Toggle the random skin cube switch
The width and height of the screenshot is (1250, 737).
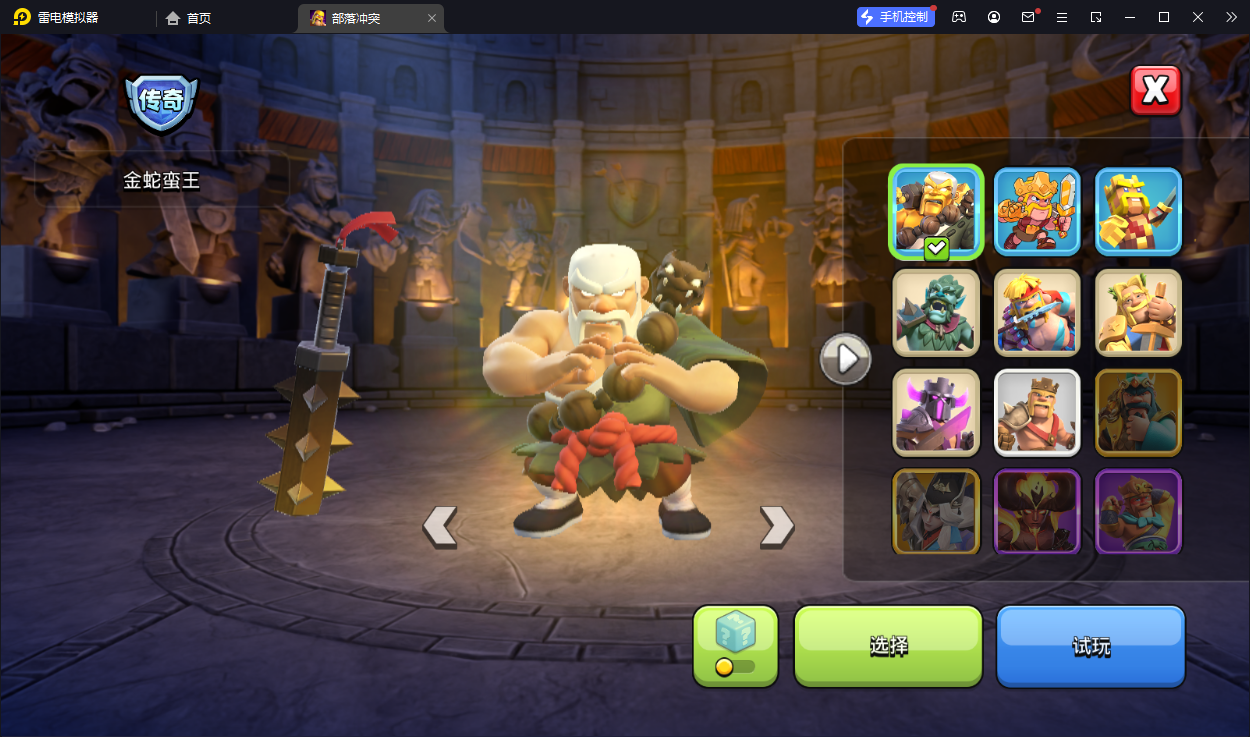735,666
